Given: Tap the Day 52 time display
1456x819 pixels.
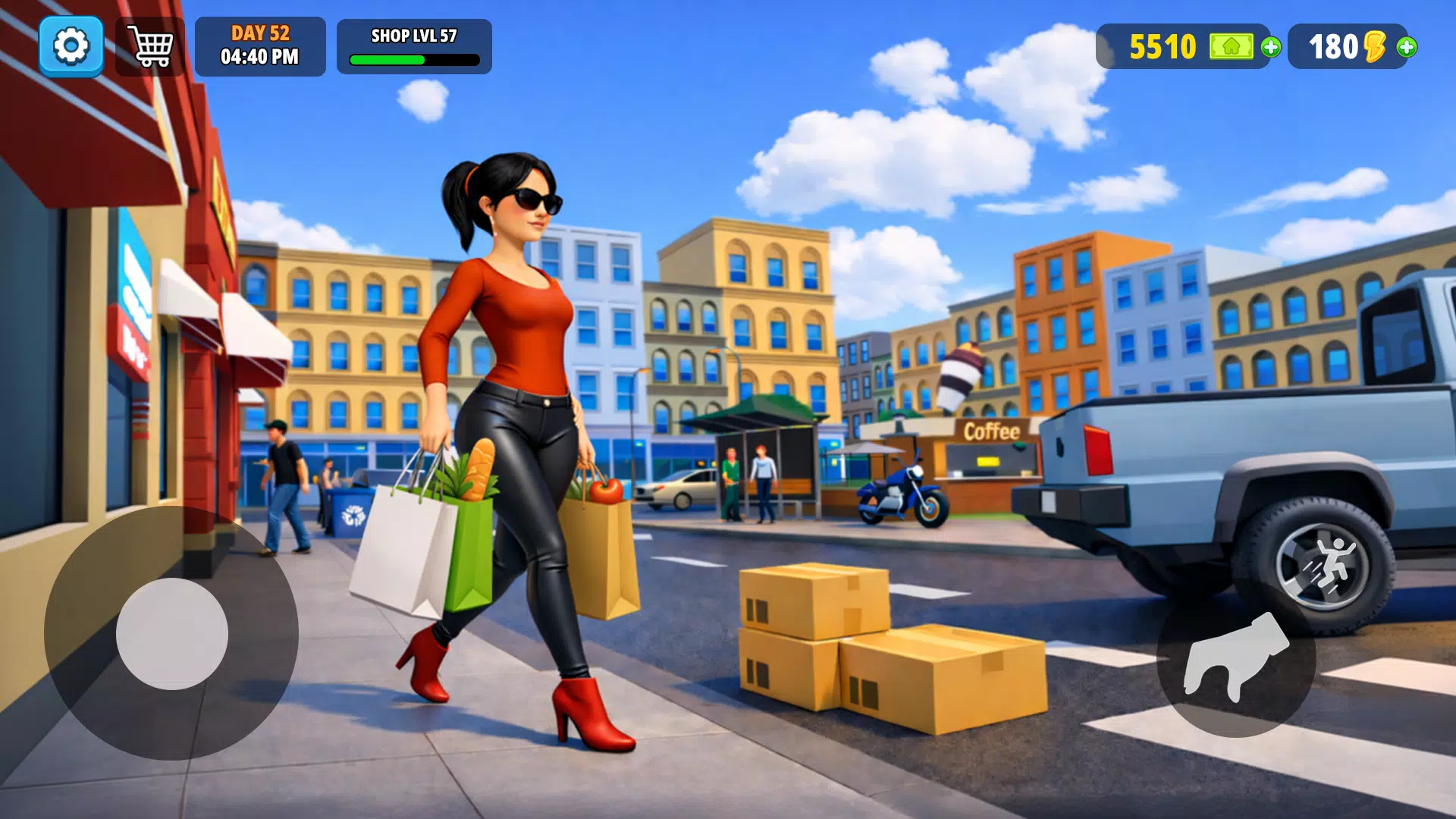Looking at the screenshot, I should [x=261, y=45].
